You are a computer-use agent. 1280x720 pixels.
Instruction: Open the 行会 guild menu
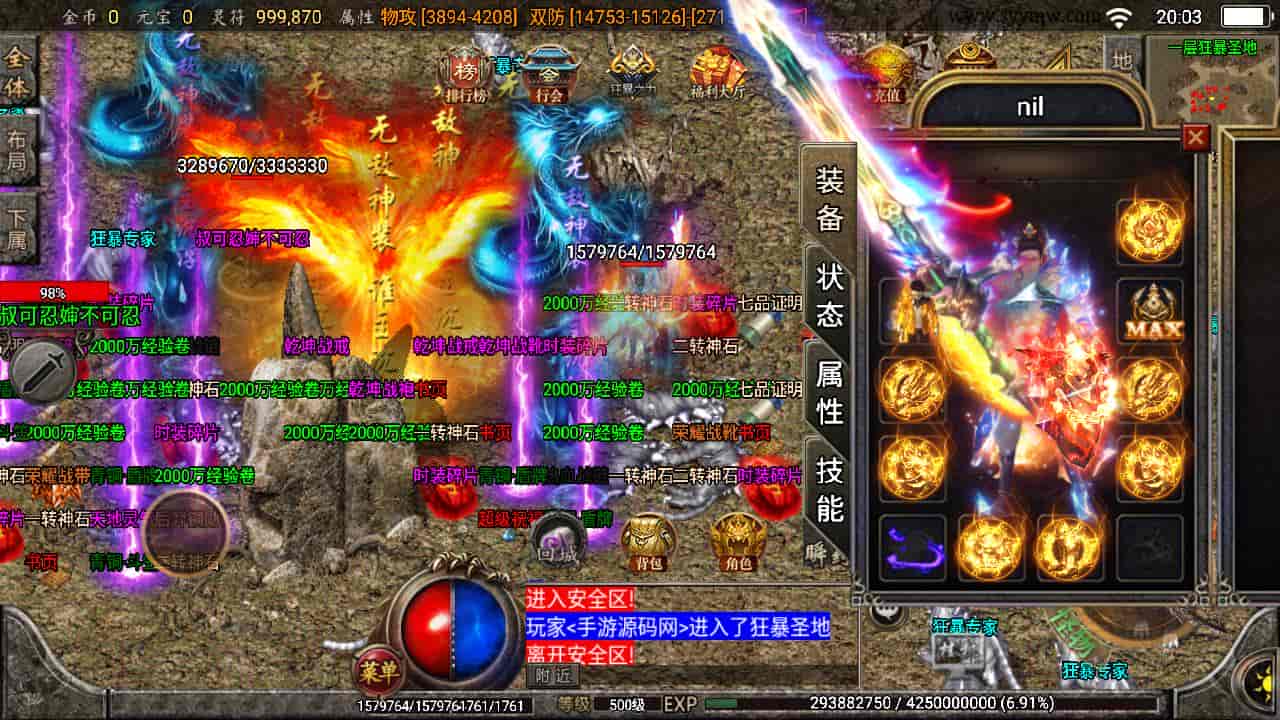click(549, 74)
